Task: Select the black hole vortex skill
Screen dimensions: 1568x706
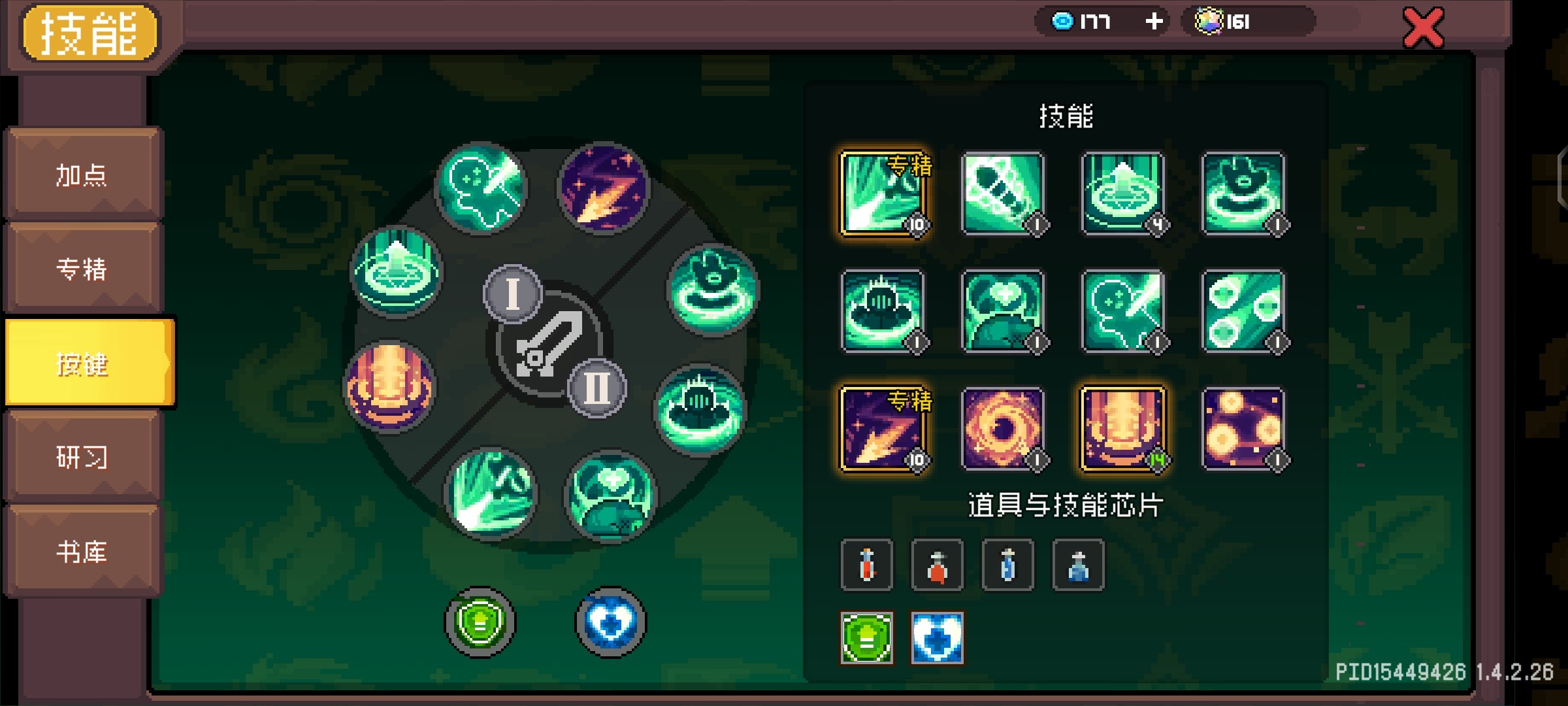Action: 1003,428
